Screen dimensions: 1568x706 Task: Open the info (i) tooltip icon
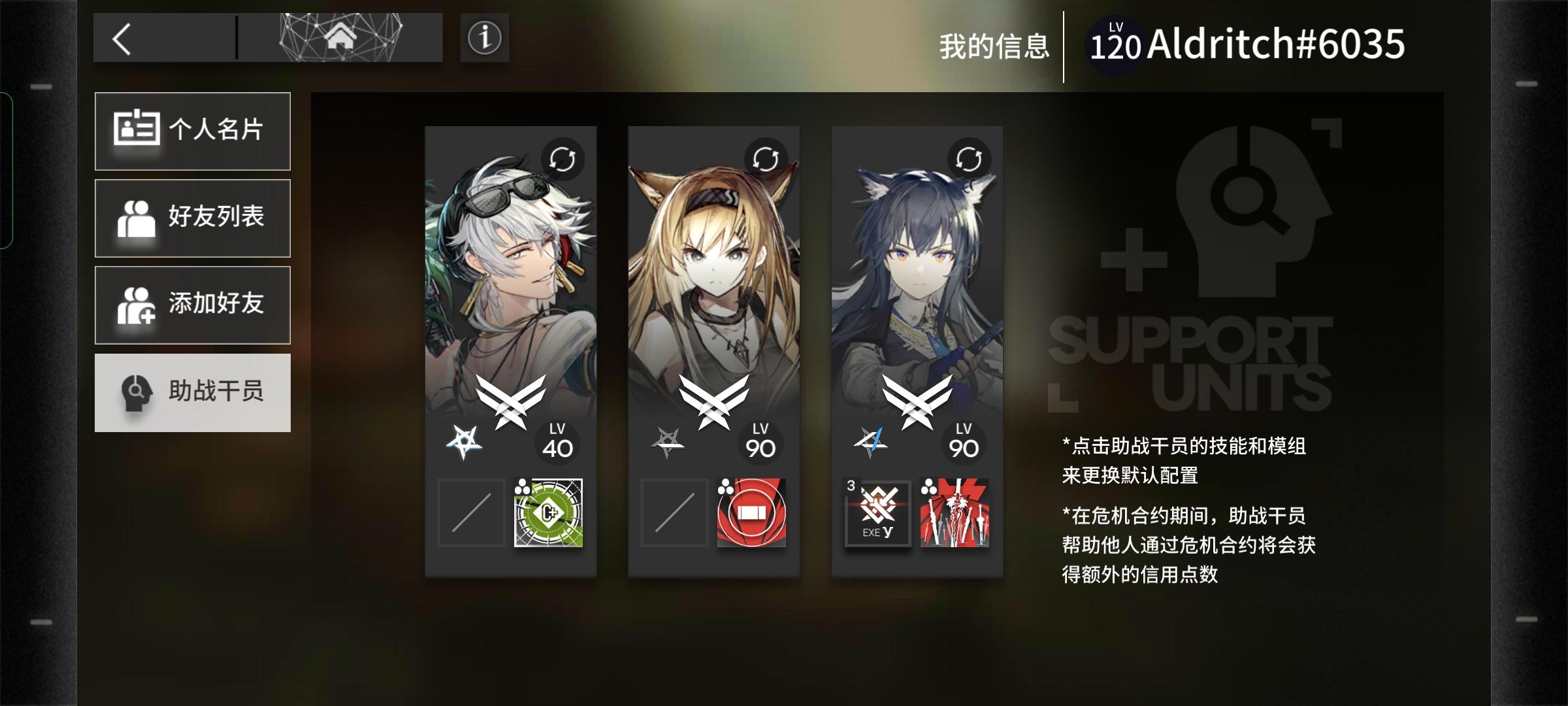pos(483,37)
